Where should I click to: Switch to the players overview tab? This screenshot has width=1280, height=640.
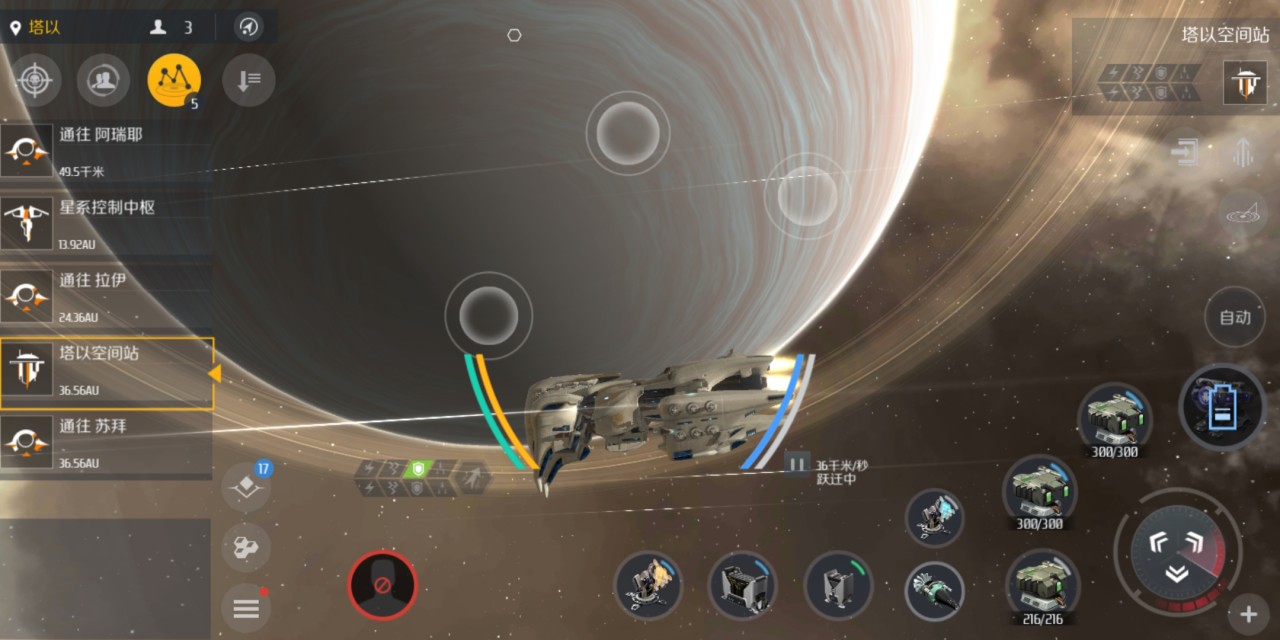(103, 80)
